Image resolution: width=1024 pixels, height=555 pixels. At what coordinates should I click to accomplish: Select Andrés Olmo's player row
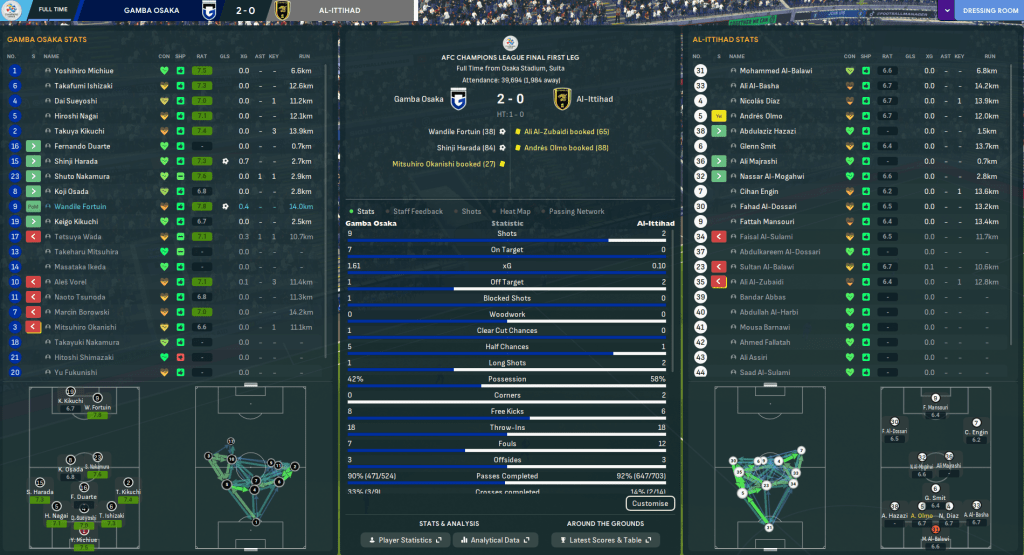[761, 116]
